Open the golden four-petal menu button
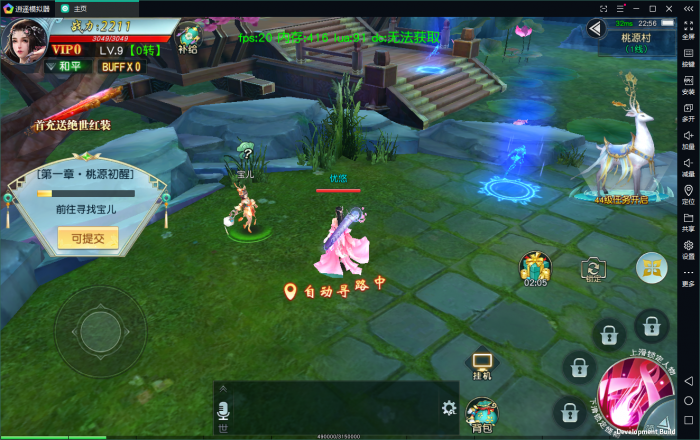This screenshot has height=440, width=700. click(651, 266)
